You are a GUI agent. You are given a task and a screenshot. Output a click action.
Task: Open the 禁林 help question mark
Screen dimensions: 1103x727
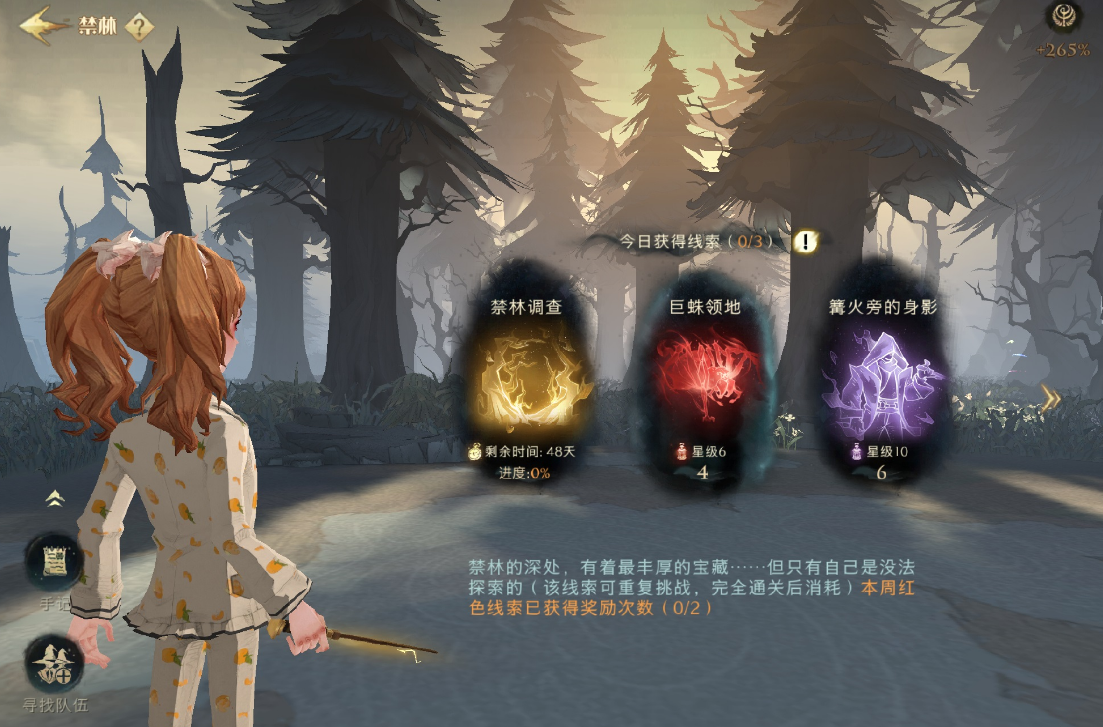140,26
